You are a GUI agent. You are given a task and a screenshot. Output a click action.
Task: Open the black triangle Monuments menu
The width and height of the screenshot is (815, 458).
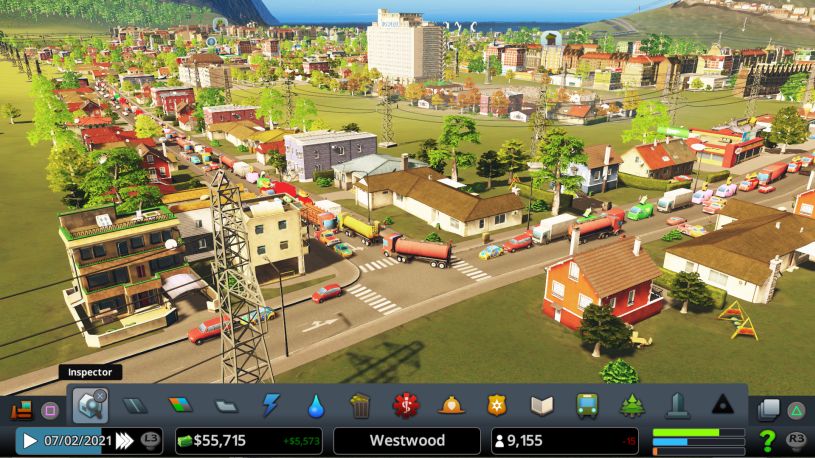tap(722, 406)
